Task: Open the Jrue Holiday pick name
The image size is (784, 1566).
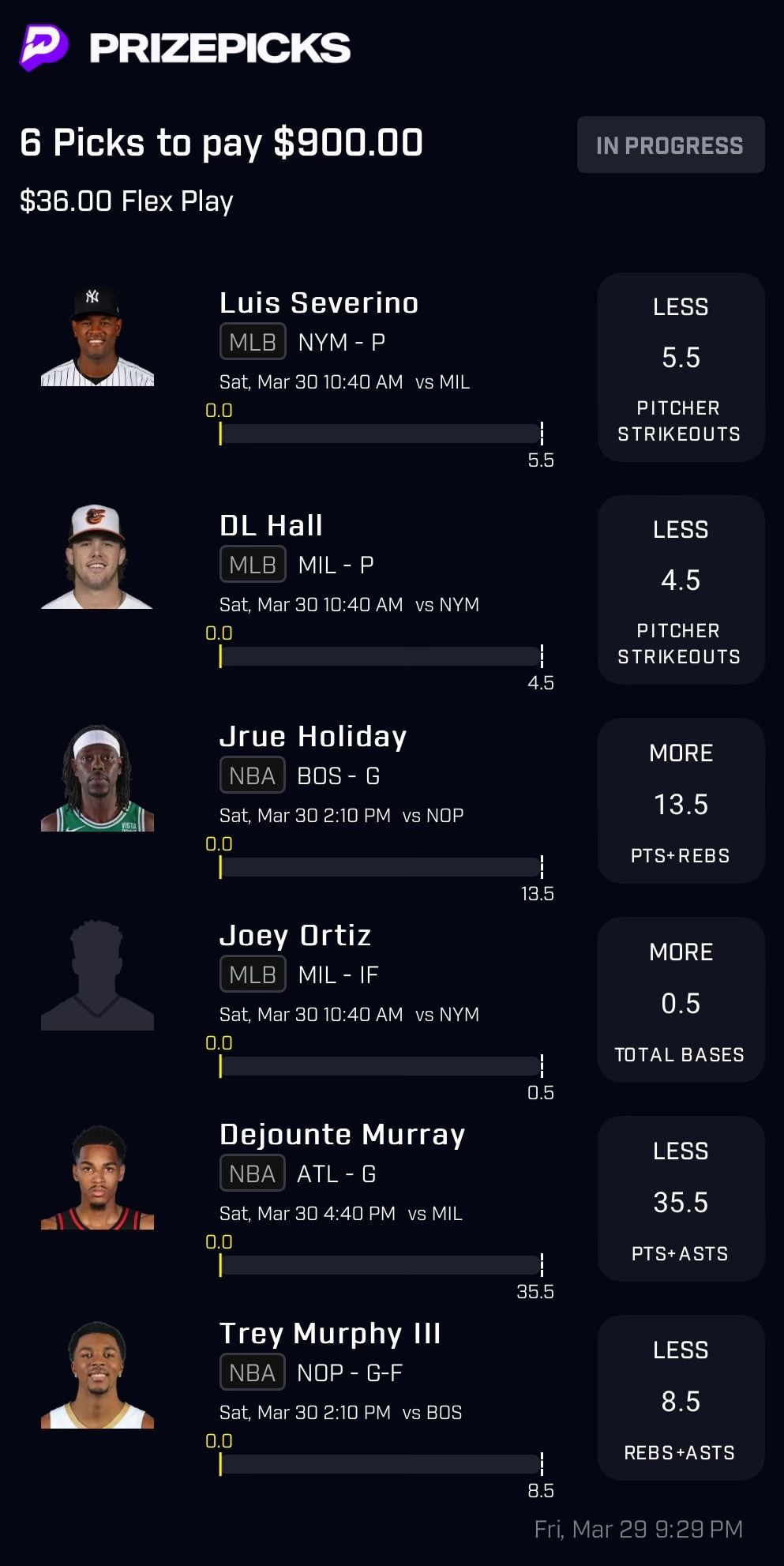Action: pyautogui.click(x=313, y=737)
